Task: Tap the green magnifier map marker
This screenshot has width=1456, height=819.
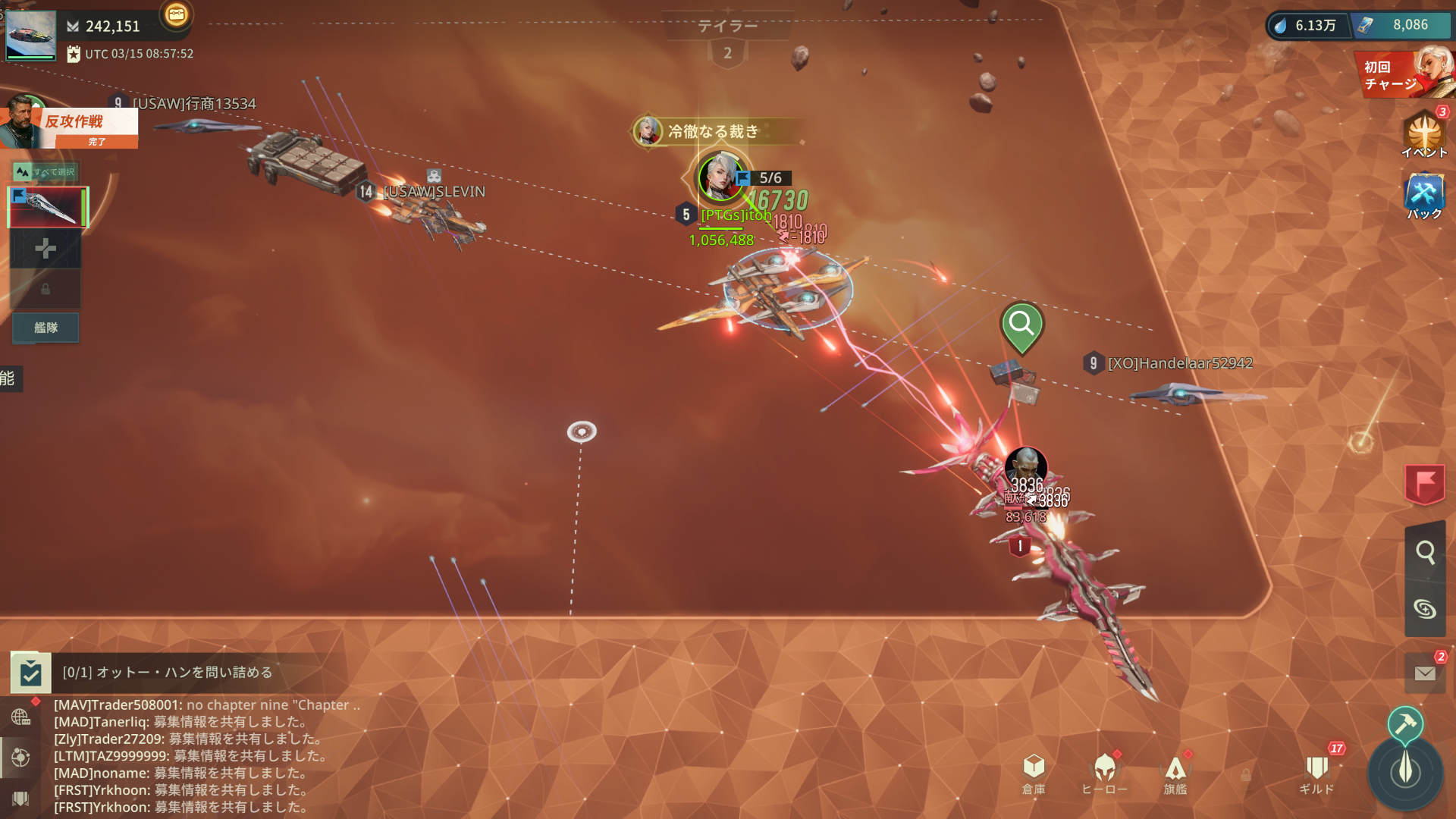Action: click(1021, 326)
